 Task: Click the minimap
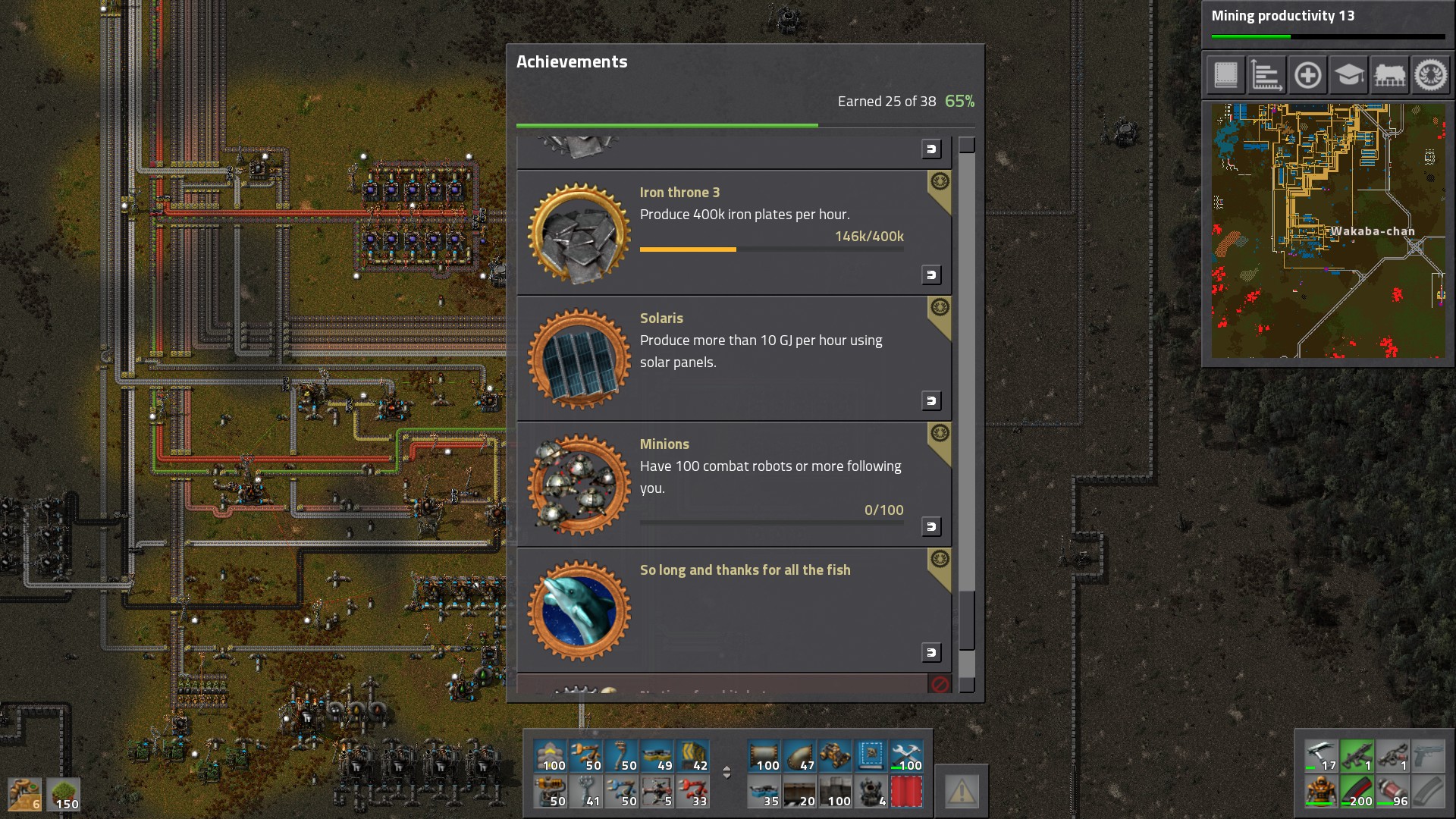coord(1328,231)
